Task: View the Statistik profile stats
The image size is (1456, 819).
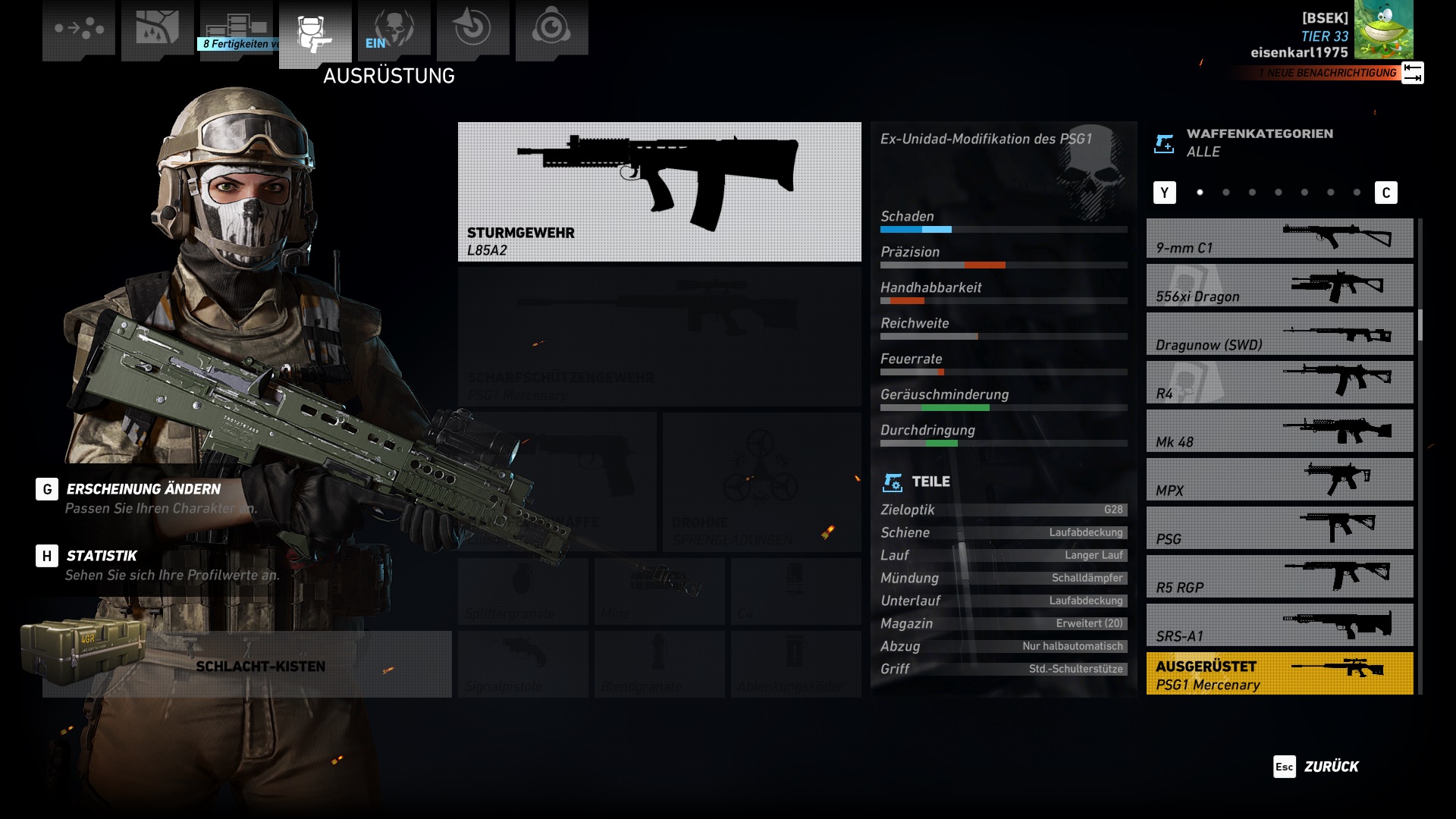Action: coord(101,557)
